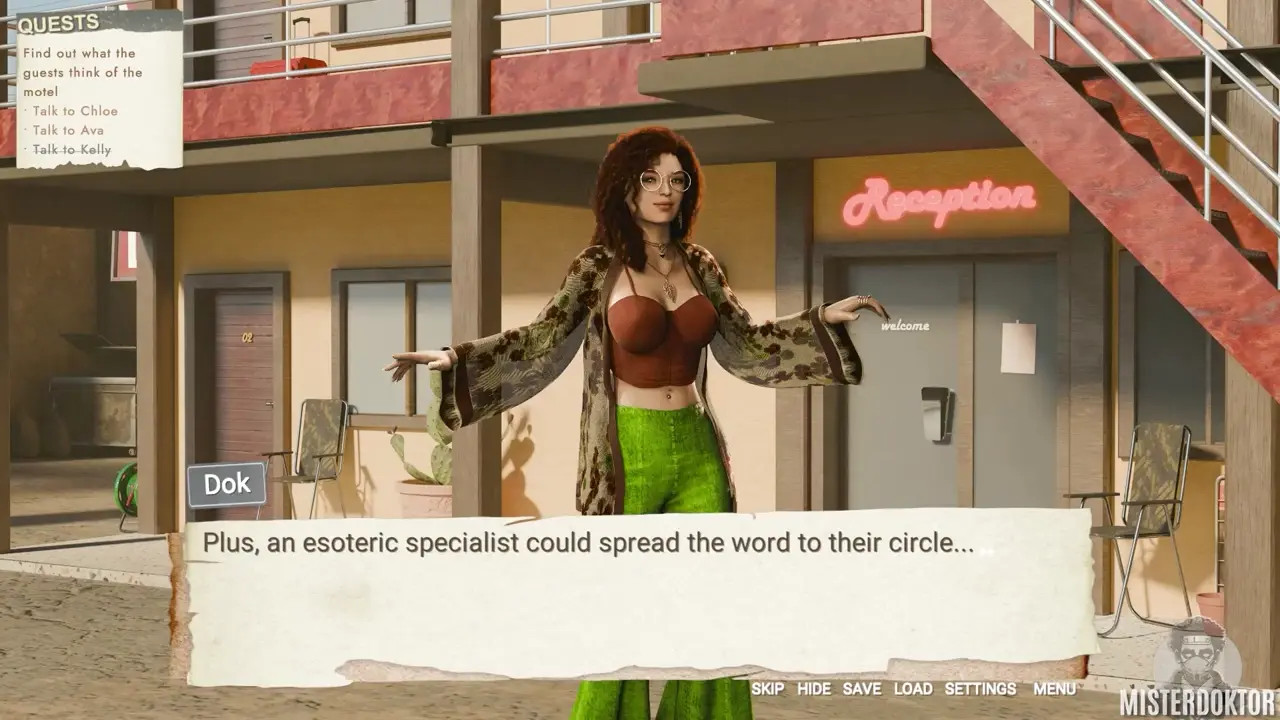The width and height of the screenshot is (1280, 720).
Task: Open the LOAD game screen
Action: 913,689
